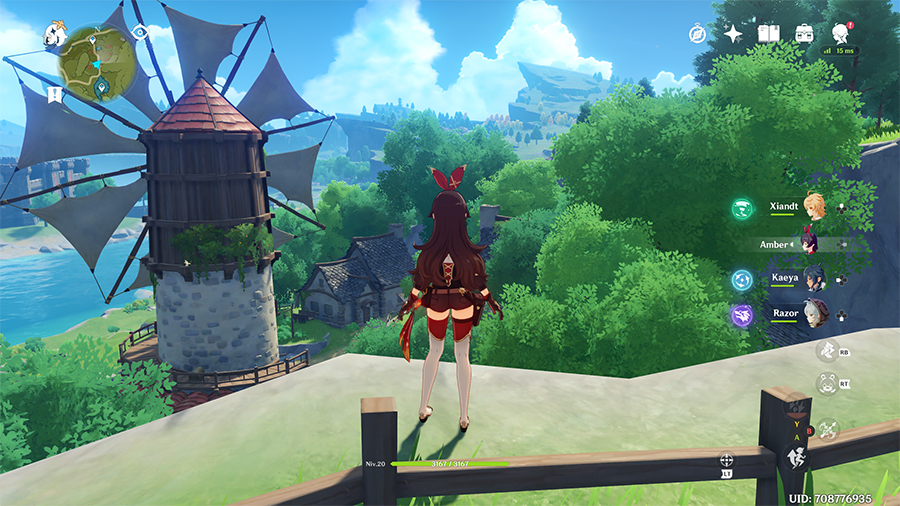Use the bow normal attack icon

pyautogui.click(x=827, y=429)
